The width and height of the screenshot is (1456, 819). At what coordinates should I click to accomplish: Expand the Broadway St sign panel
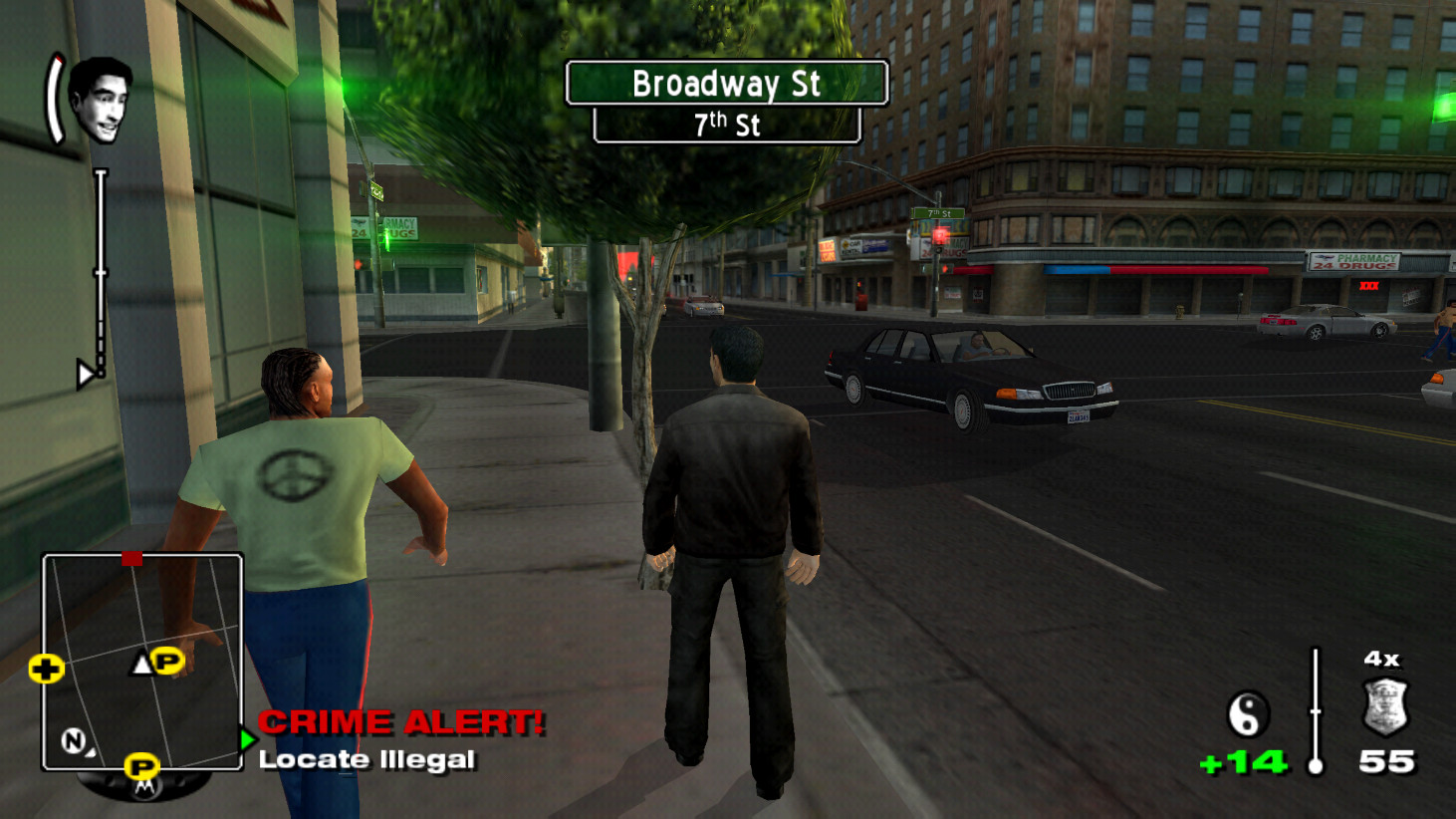726,85
